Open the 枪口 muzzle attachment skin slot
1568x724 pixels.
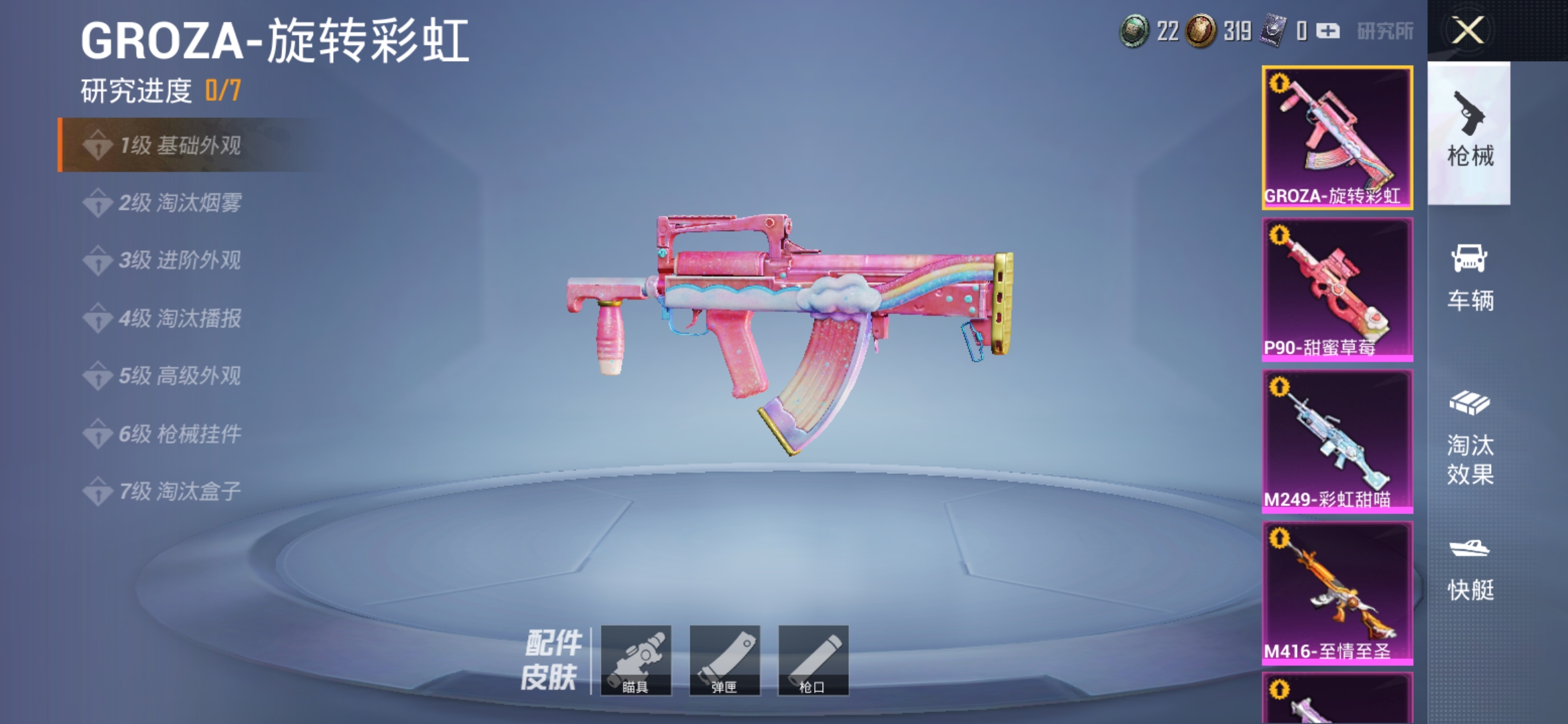(x=813, y=660)
